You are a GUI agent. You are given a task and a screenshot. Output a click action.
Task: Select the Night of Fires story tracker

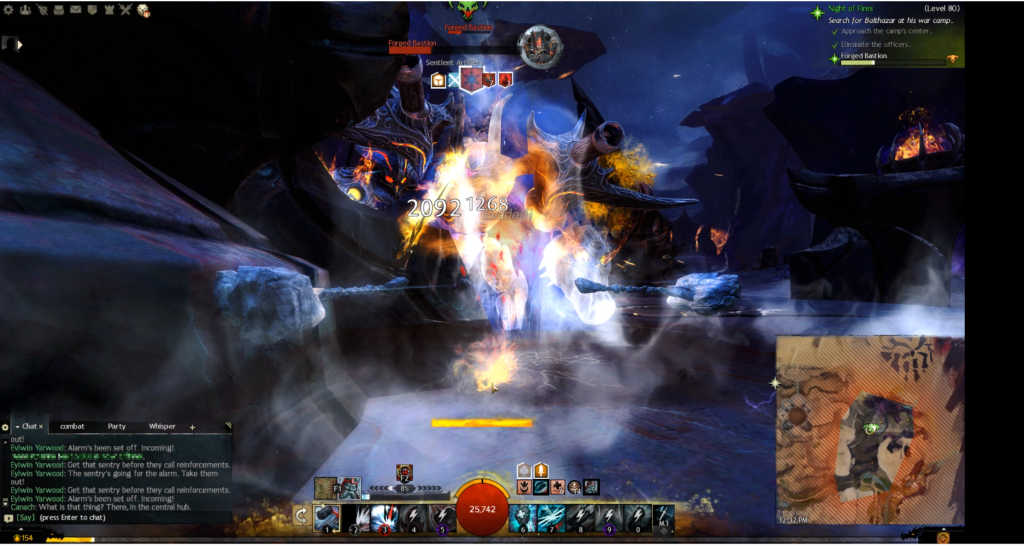[859, 9]
